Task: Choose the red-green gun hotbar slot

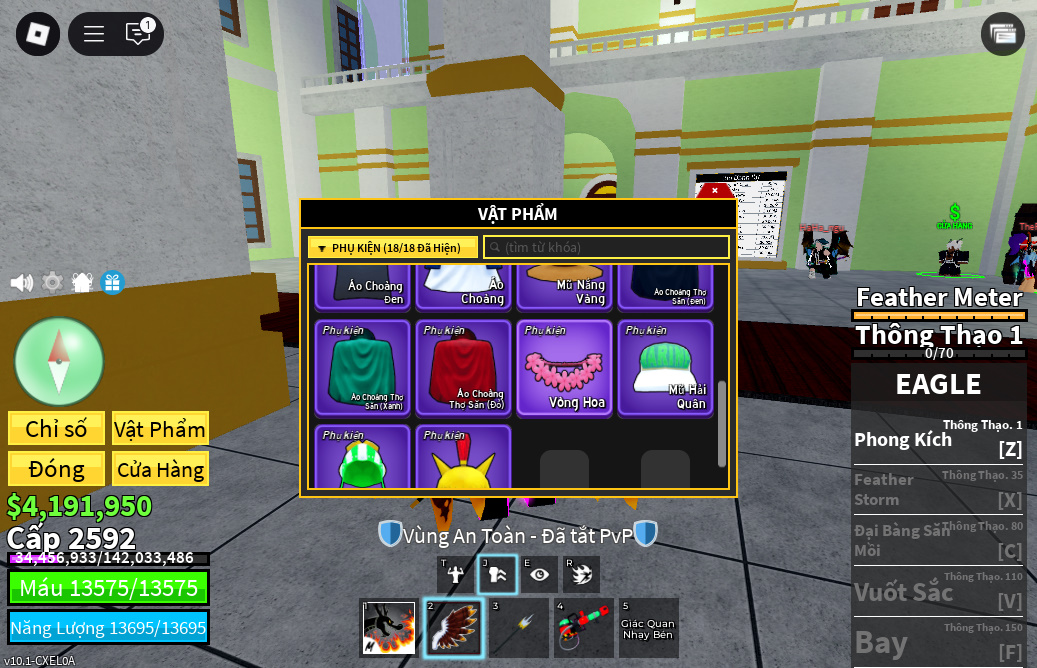Action: click(583, 627)
